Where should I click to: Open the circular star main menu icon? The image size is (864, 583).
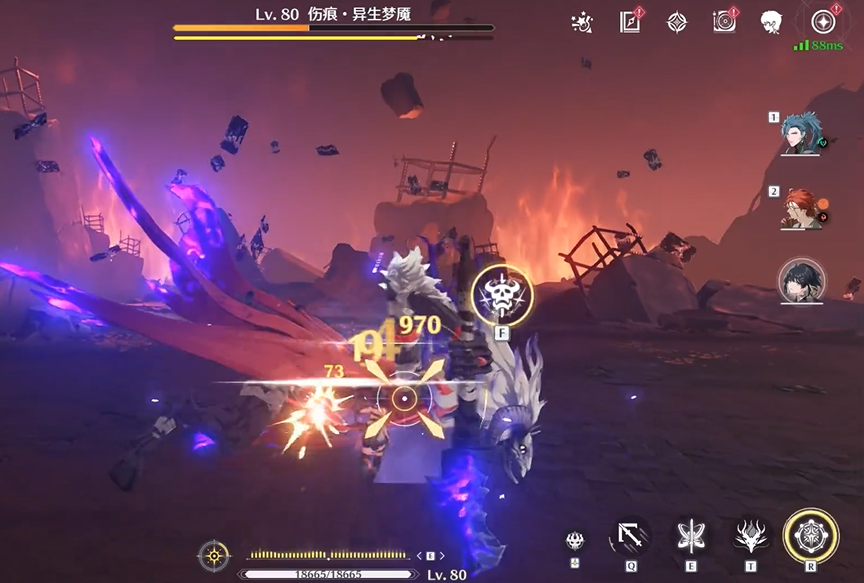click(823, 22)
